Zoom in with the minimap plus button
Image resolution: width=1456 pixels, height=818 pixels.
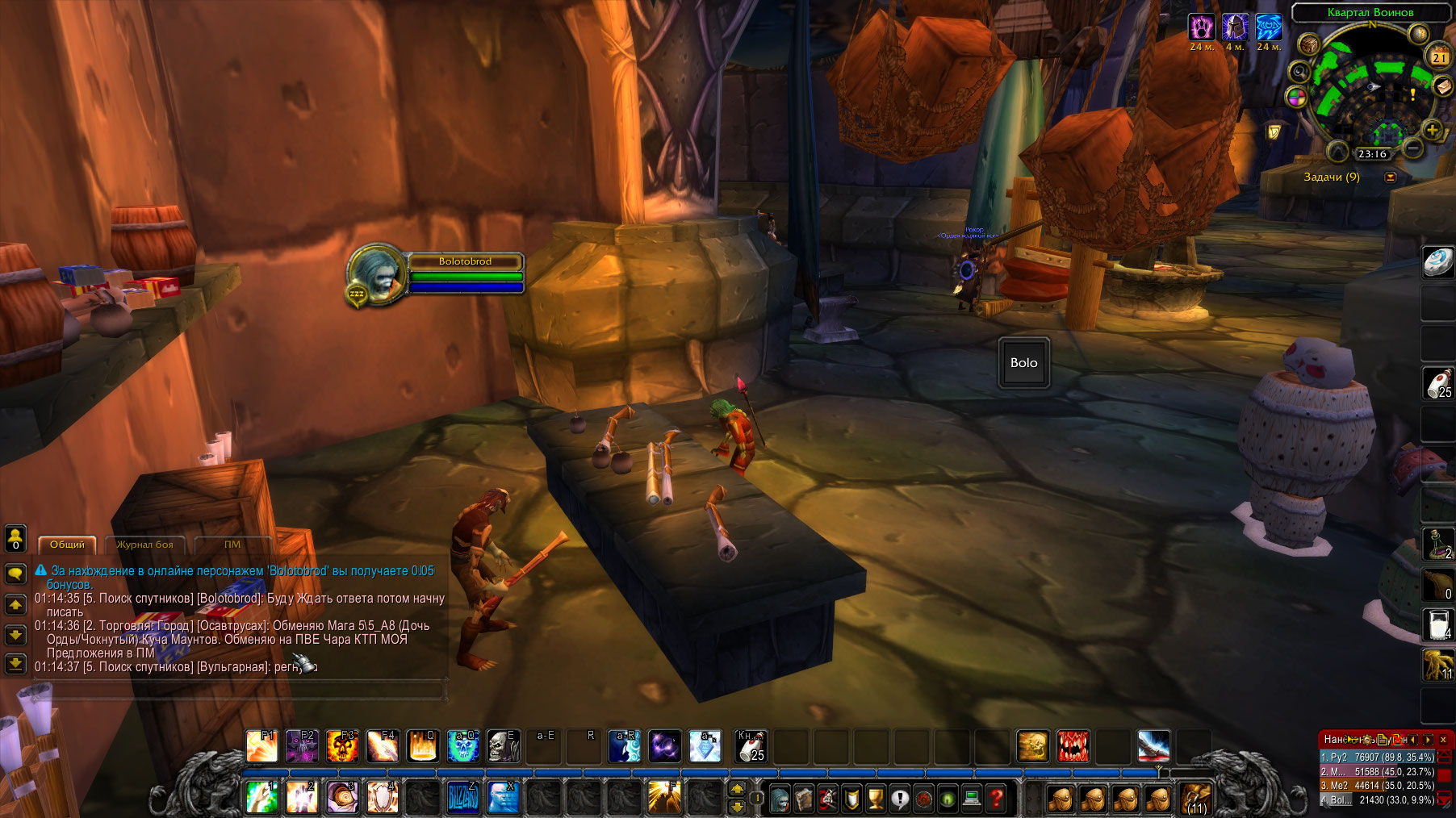1431,130
